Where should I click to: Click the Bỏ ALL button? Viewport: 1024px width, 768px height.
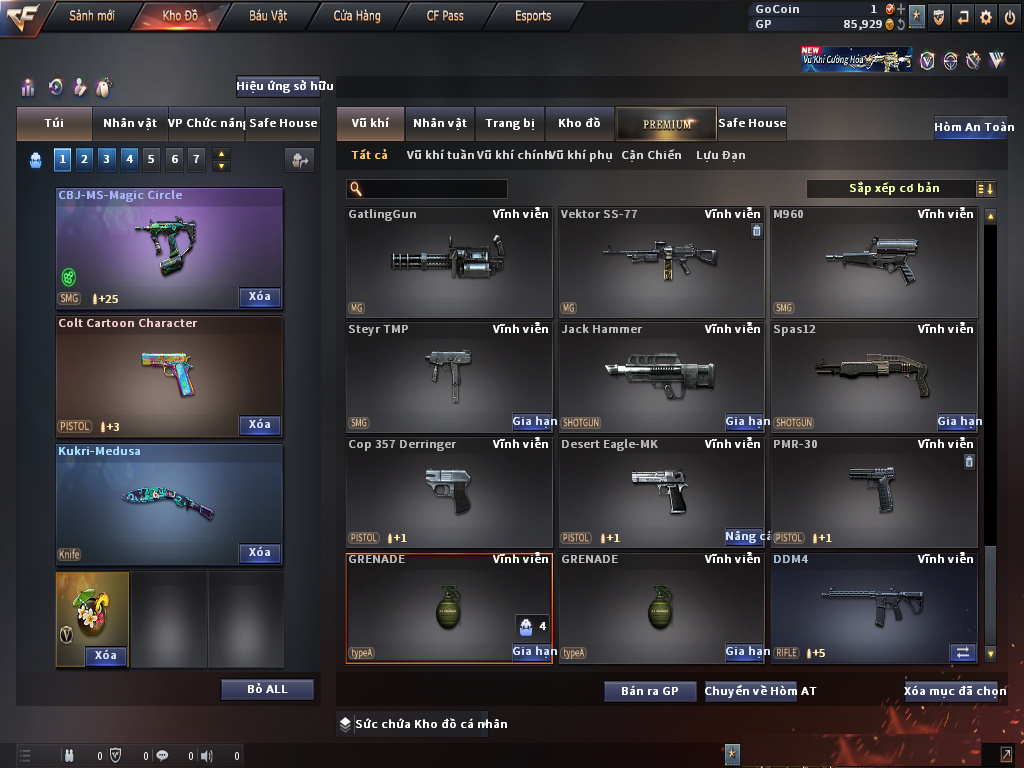(x=267, y=689)
